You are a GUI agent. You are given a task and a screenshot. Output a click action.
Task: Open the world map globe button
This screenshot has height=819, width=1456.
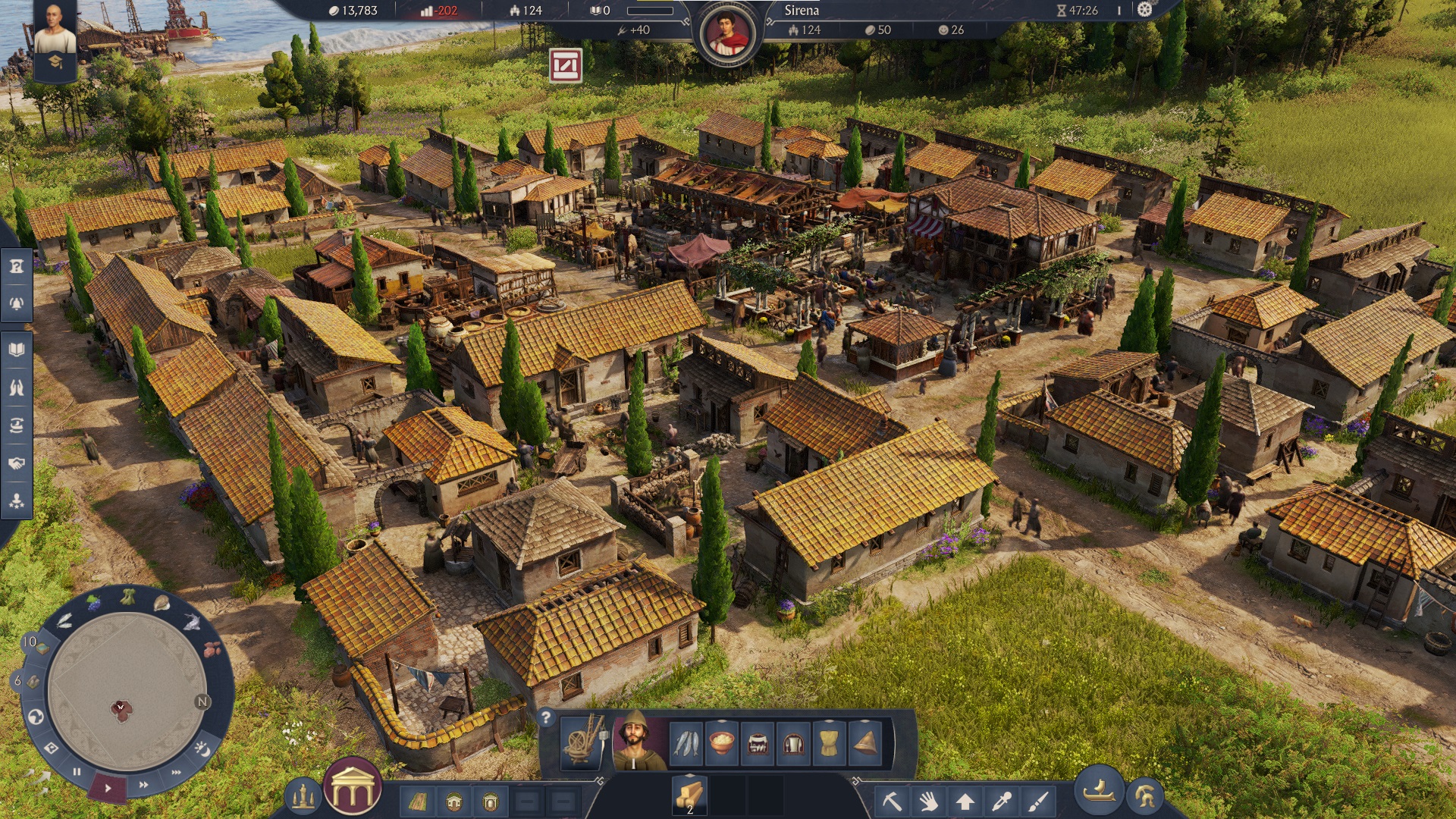pos(35,717)
